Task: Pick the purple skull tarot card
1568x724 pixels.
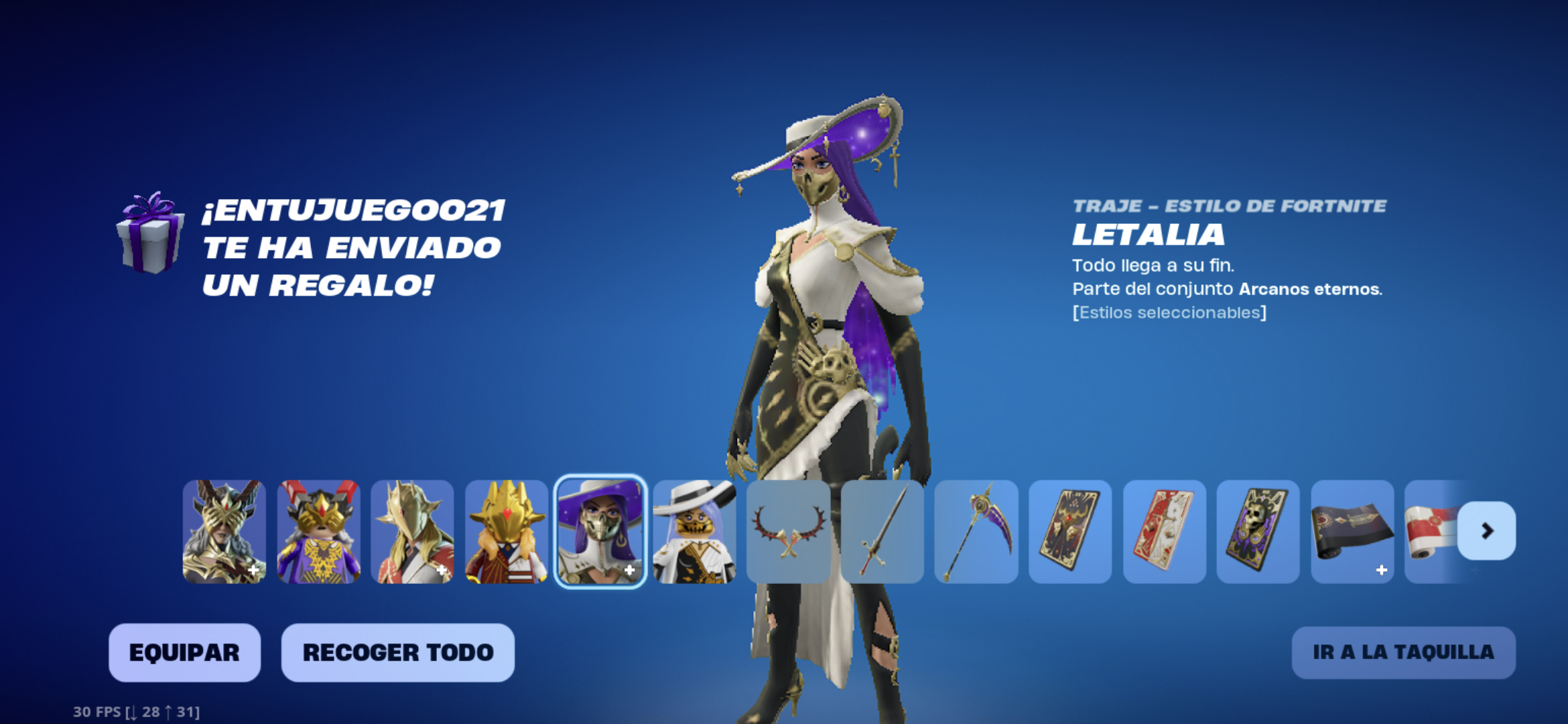Action: (x=1258, y=531)
